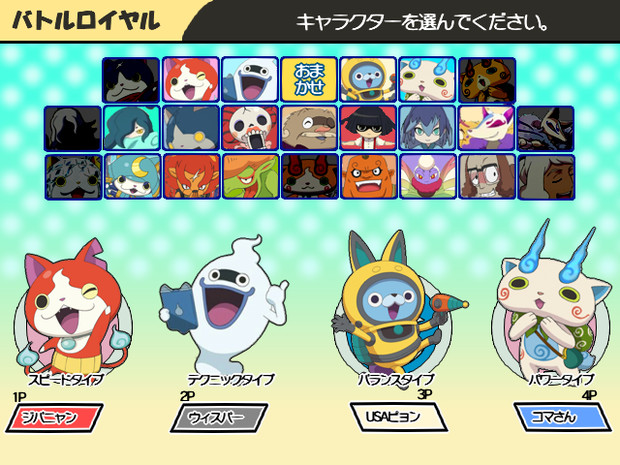
Task: Choose the white fox with purple ears
Action: (486, 128)
